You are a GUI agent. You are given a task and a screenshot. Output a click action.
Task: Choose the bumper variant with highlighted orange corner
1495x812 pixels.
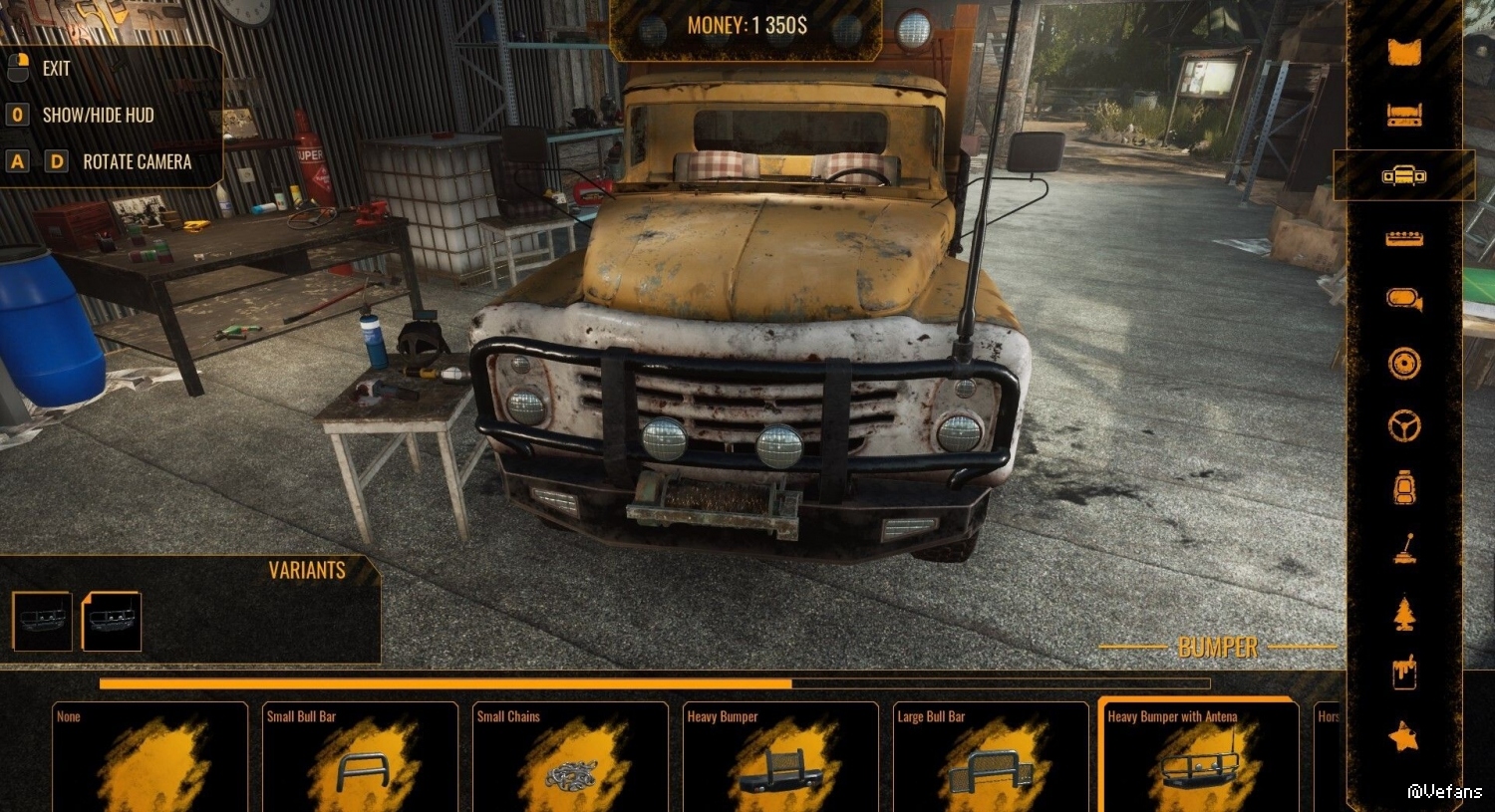[111, 621]
